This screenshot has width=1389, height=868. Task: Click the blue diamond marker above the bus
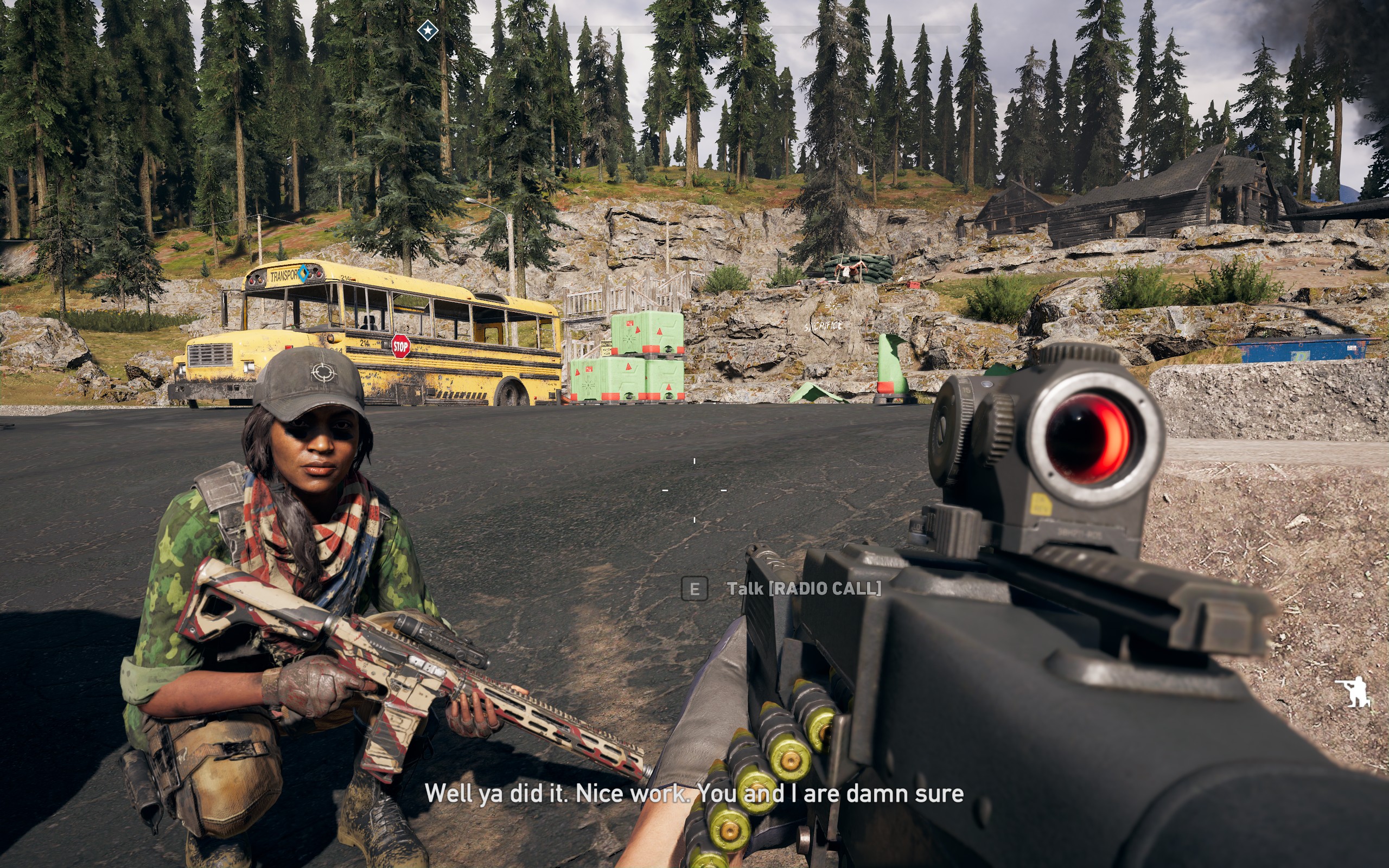click(303, 273)
